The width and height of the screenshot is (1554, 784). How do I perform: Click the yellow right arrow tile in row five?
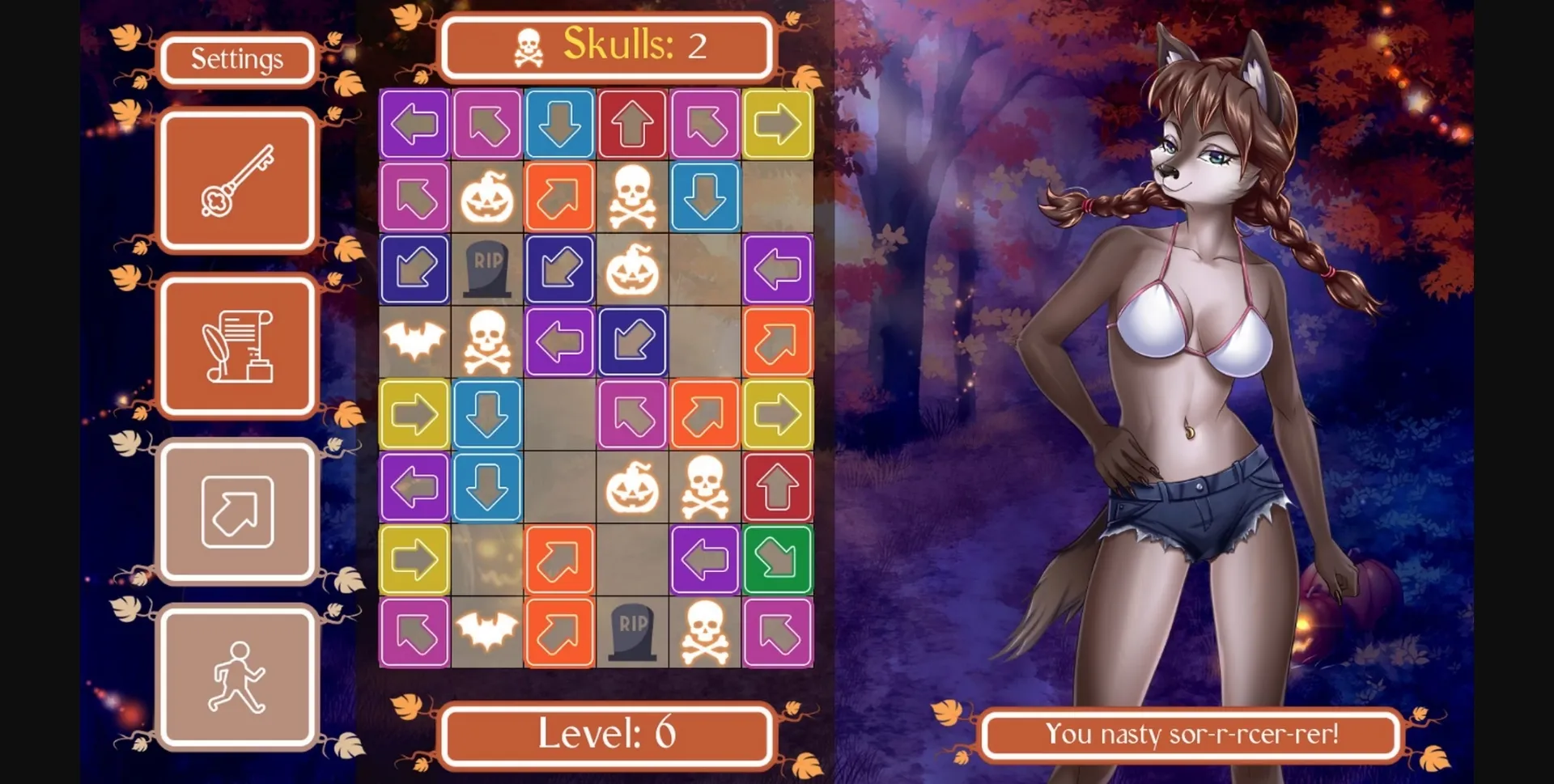(414, 414)
